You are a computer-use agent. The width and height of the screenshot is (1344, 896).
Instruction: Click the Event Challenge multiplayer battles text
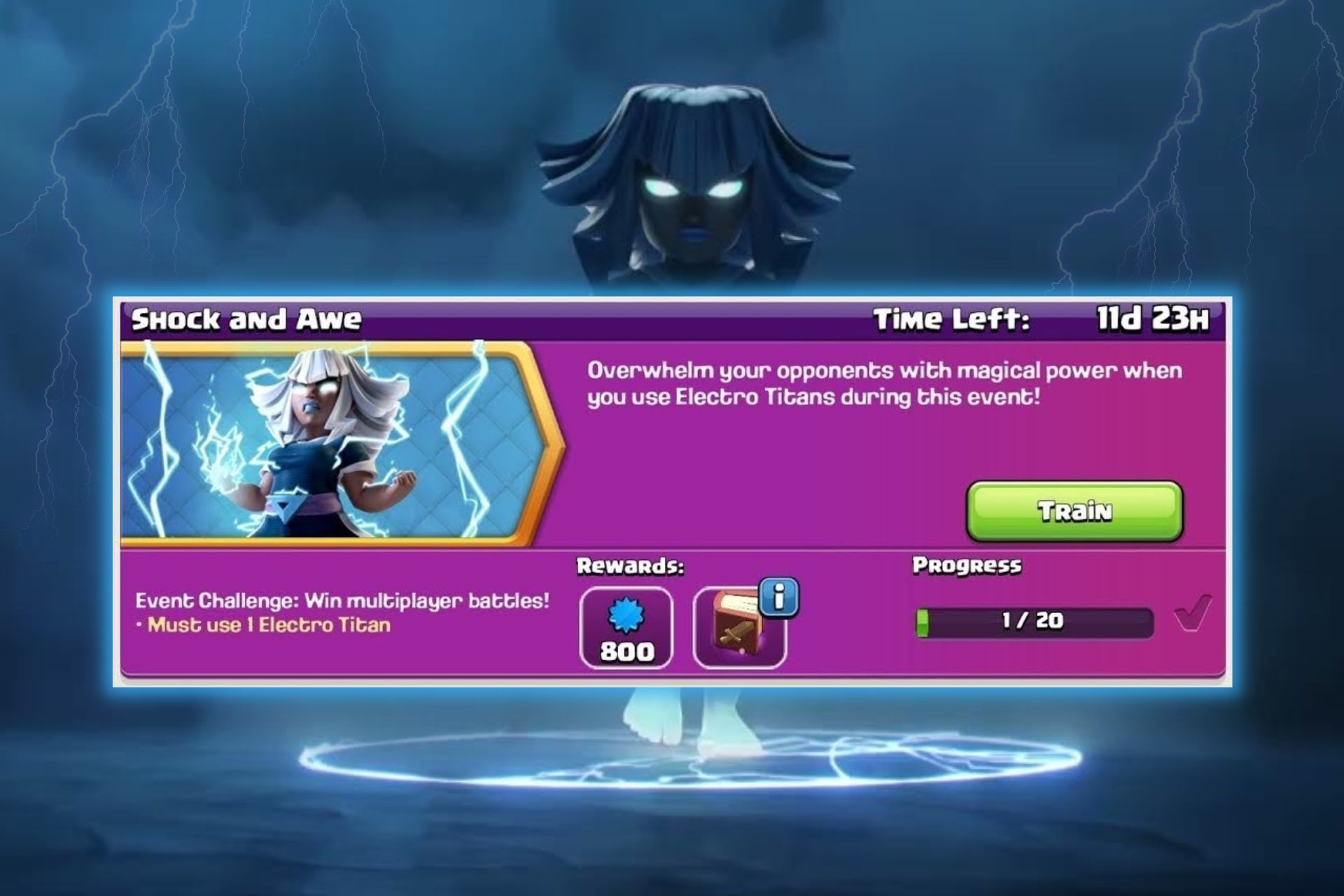pos(343,600)
